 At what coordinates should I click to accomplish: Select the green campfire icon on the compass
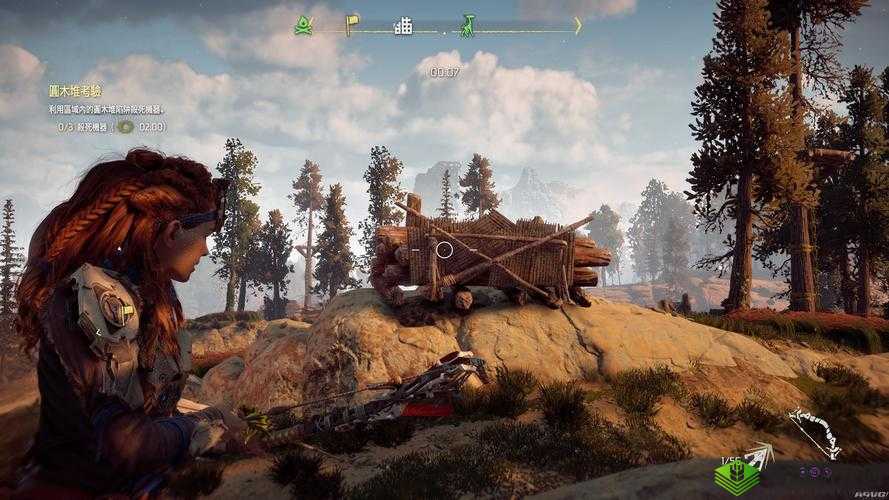303,26
